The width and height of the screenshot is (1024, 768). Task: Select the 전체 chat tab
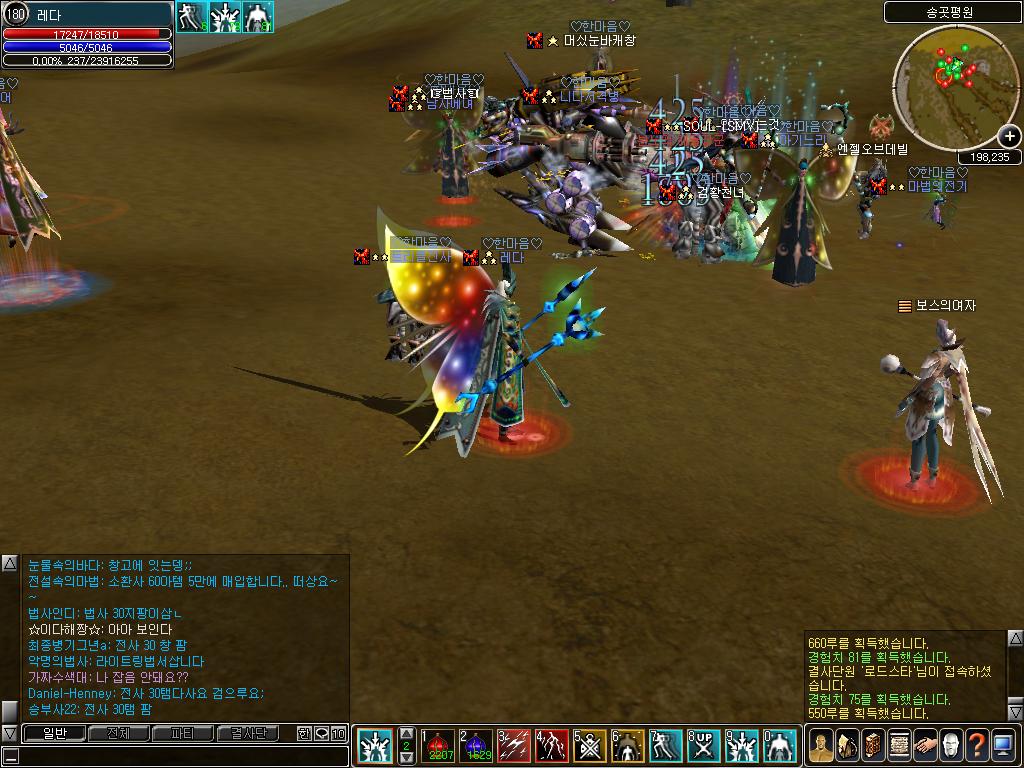point(118,734)
